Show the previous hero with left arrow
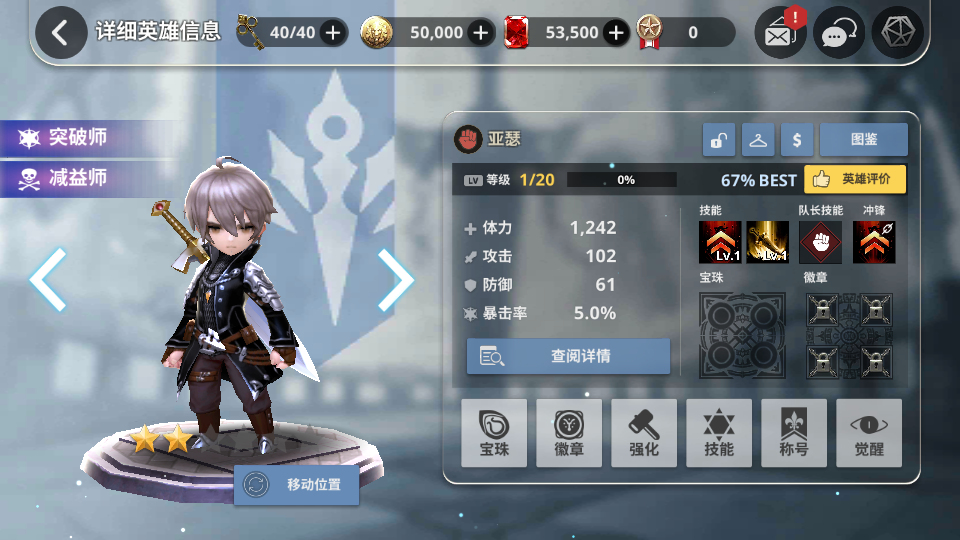960x540 pixels. pyautogui.click(x=48, y=279)
